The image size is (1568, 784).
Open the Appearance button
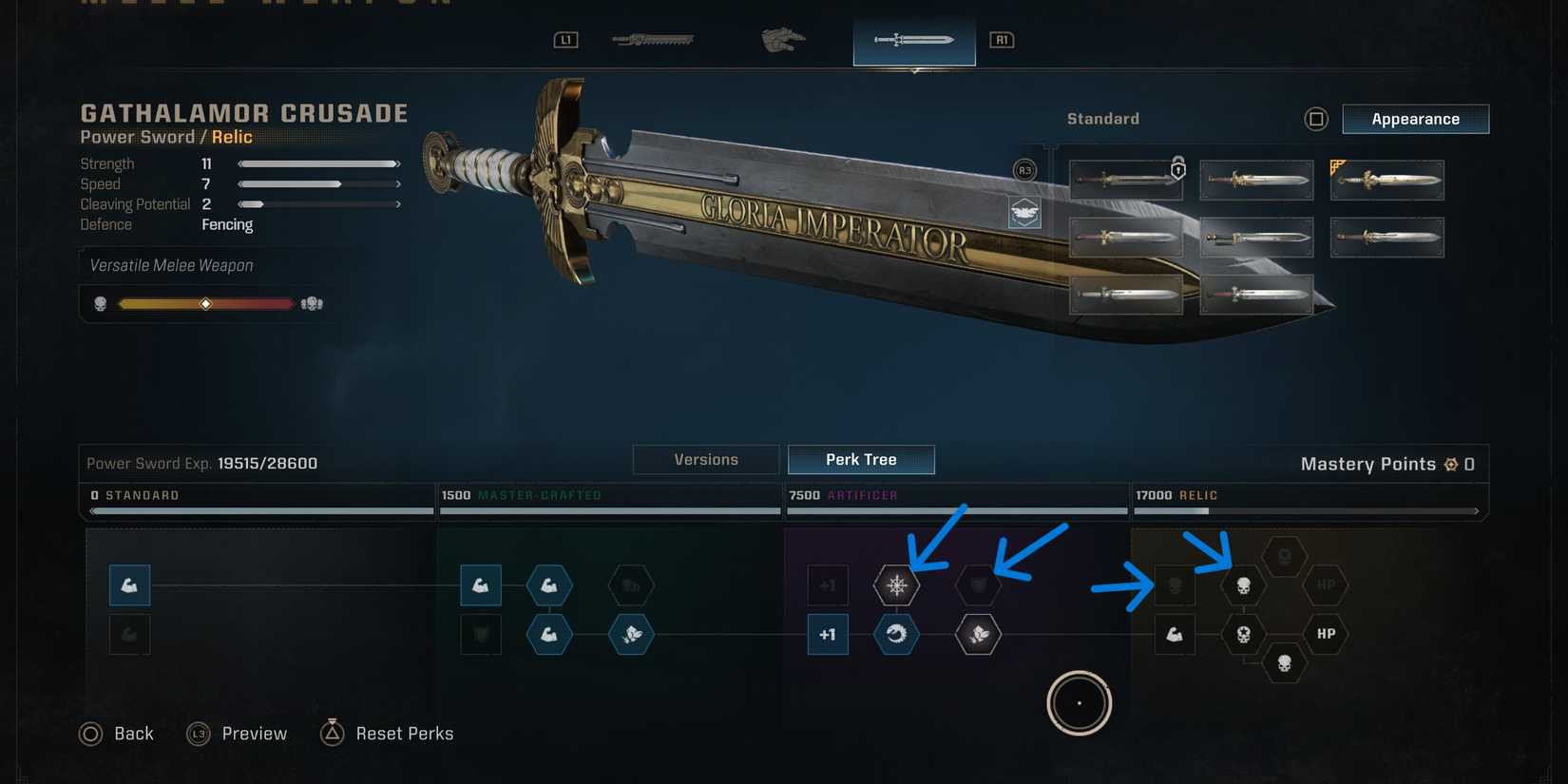1415,119
